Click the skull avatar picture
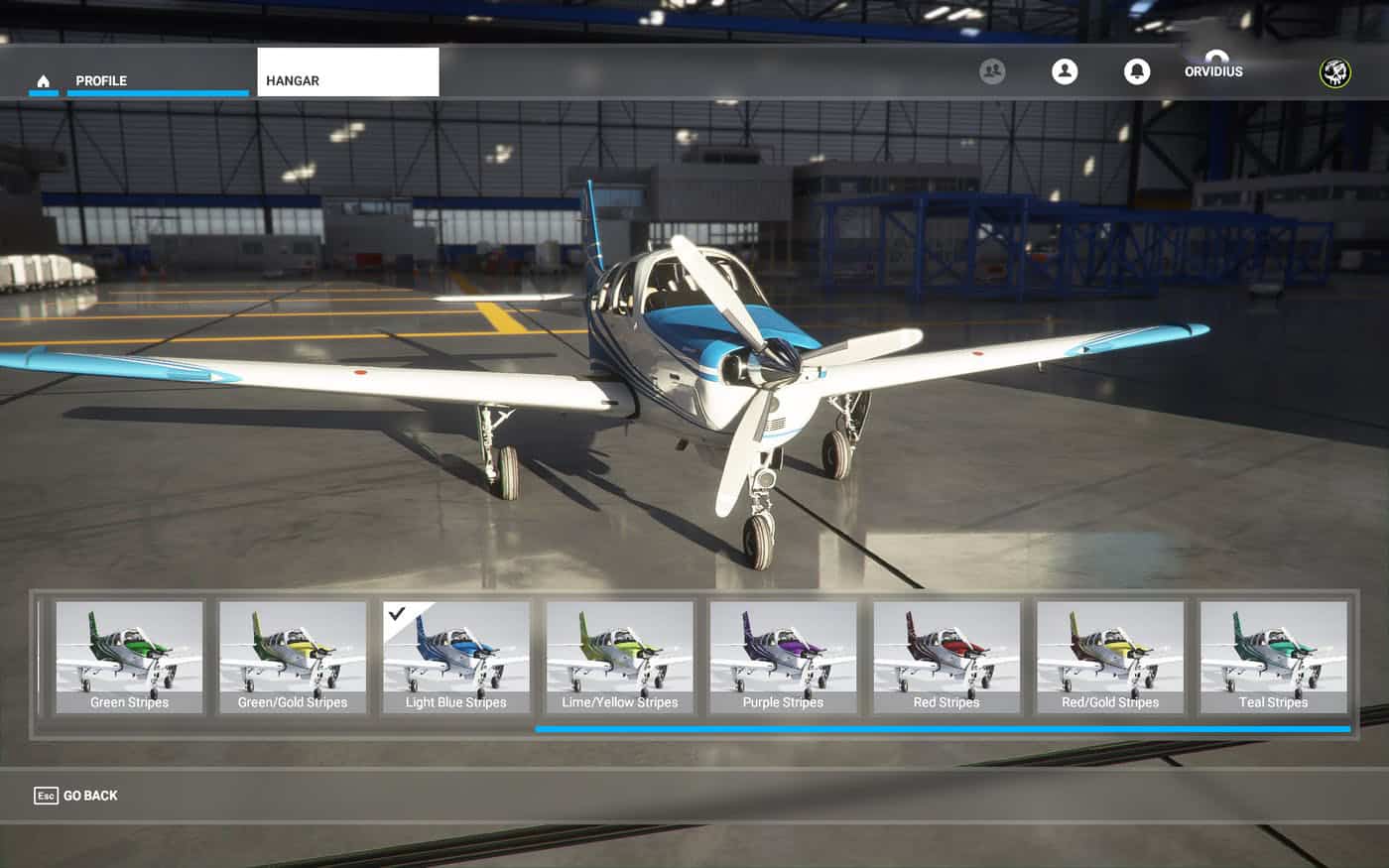 1334,72
